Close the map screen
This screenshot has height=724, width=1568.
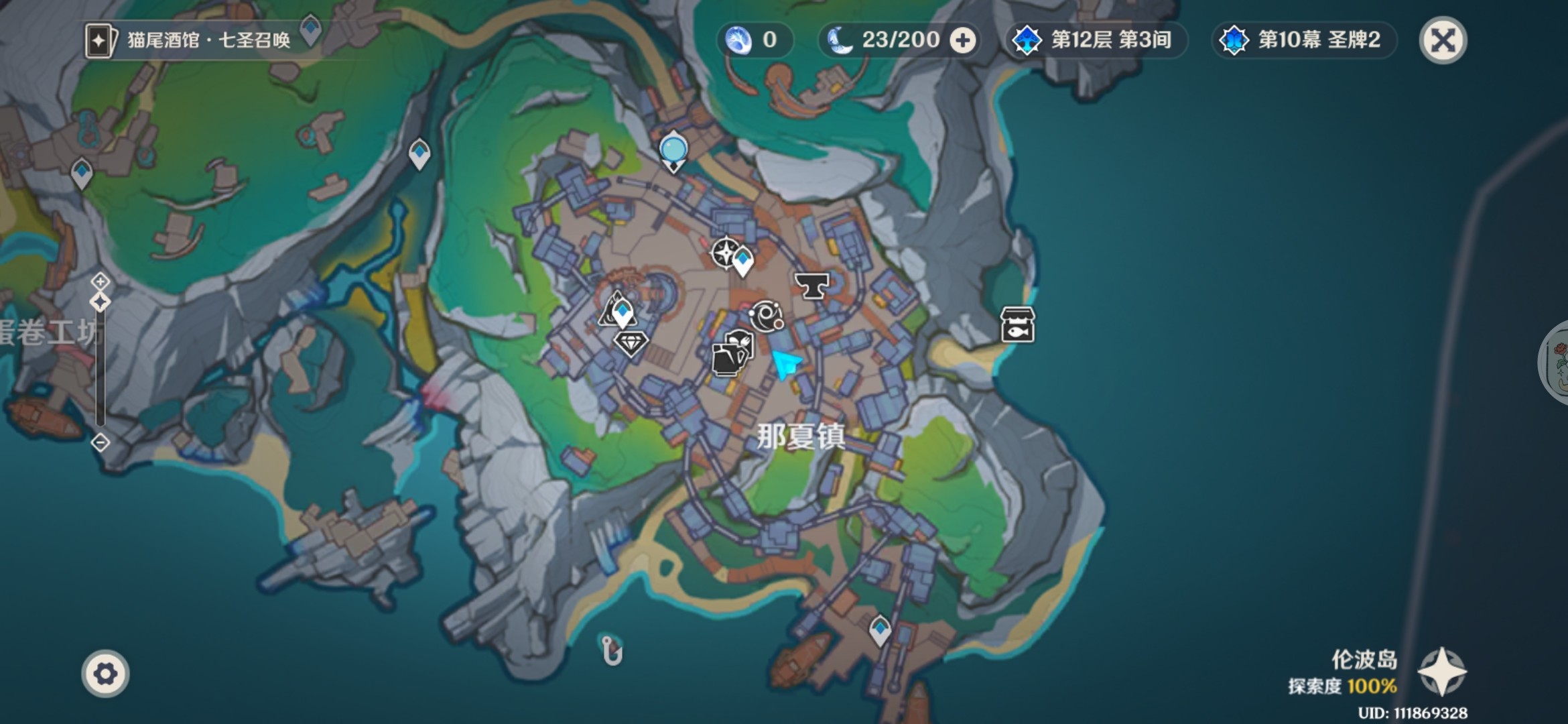pos(1443,40)
